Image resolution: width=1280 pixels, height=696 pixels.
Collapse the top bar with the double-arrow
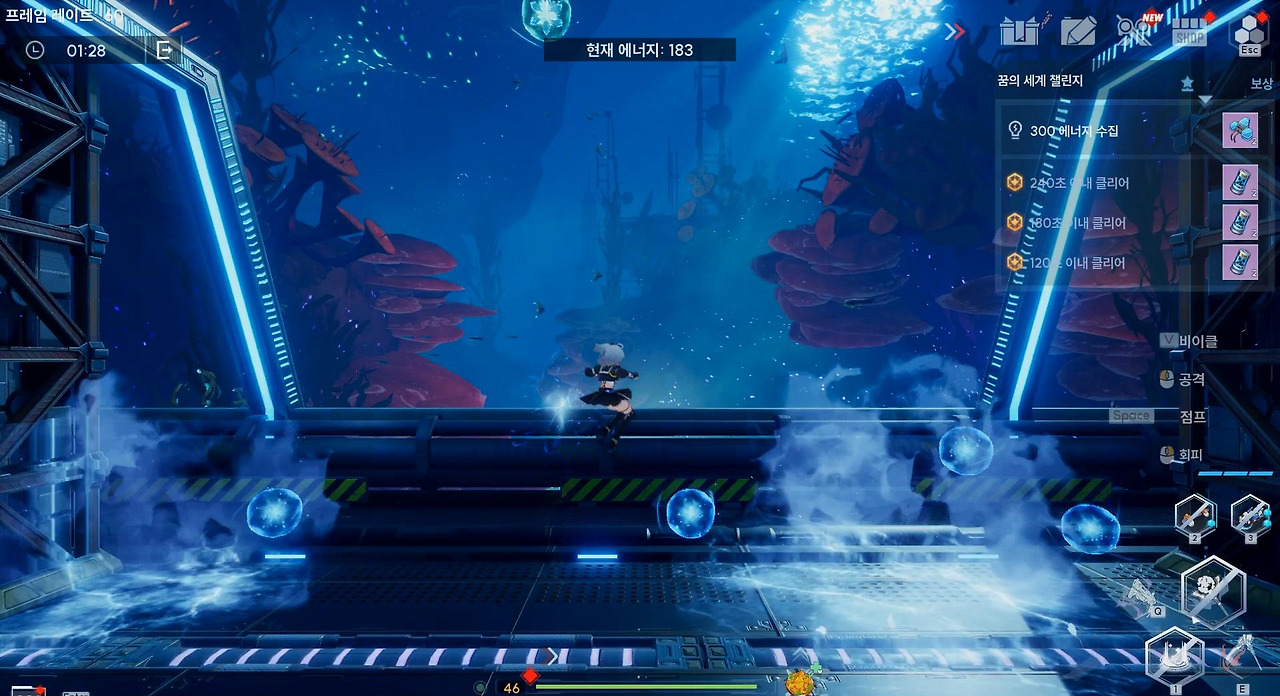click(955, 31)
